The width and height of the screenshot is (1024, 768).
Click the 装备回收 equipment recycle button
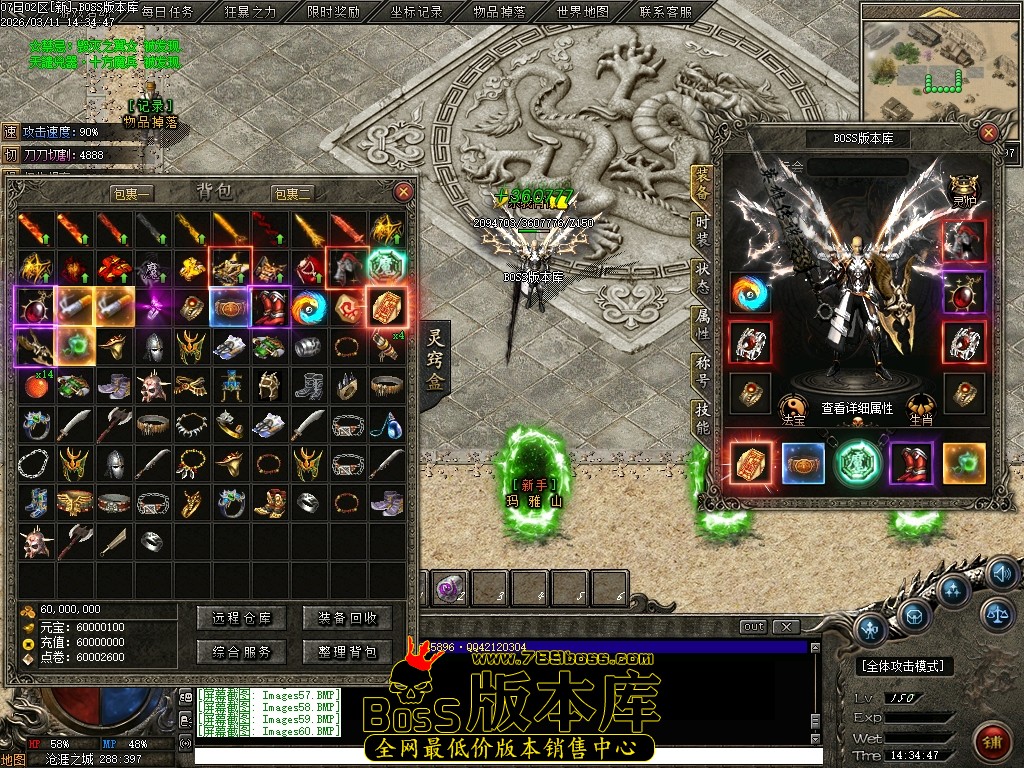coord(347,619)
